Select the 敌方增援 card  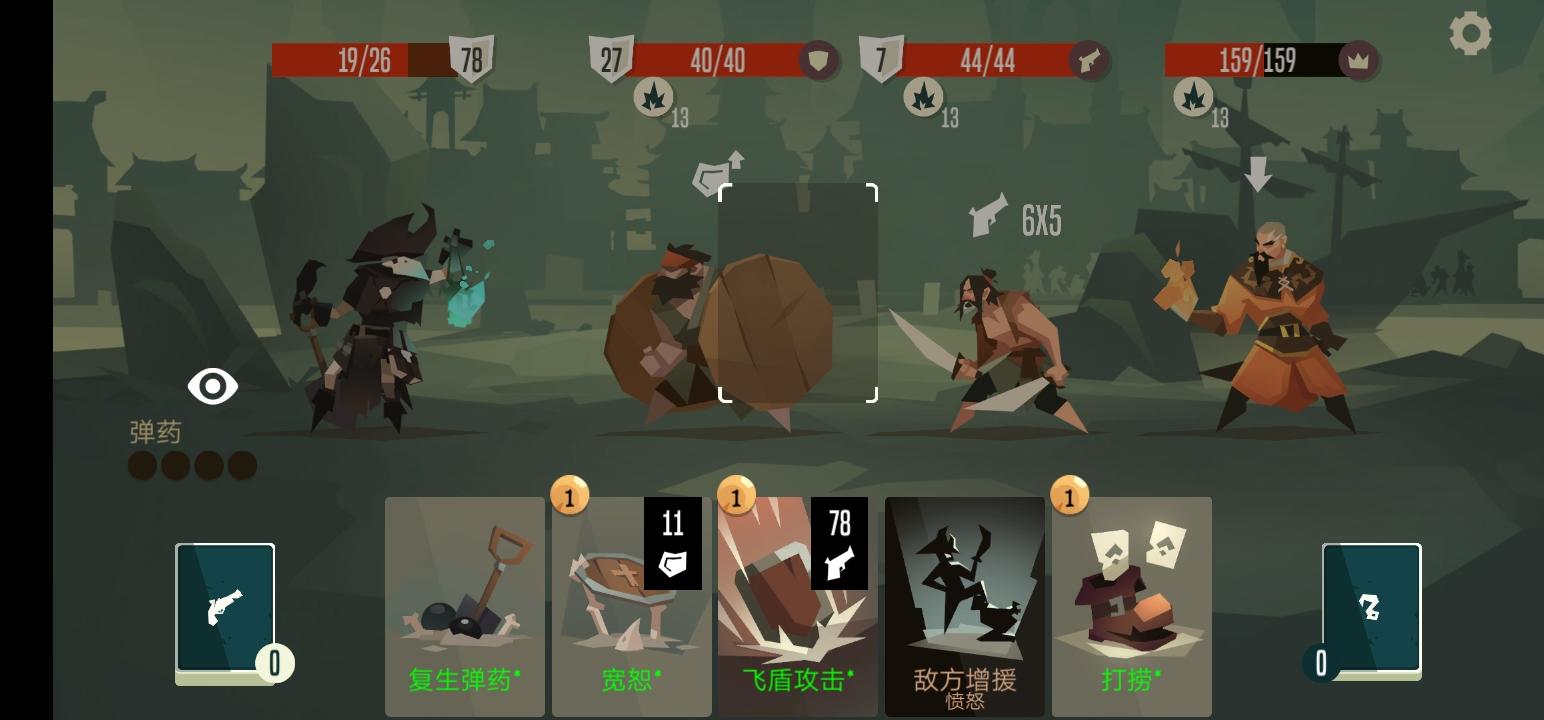[963, 605]
